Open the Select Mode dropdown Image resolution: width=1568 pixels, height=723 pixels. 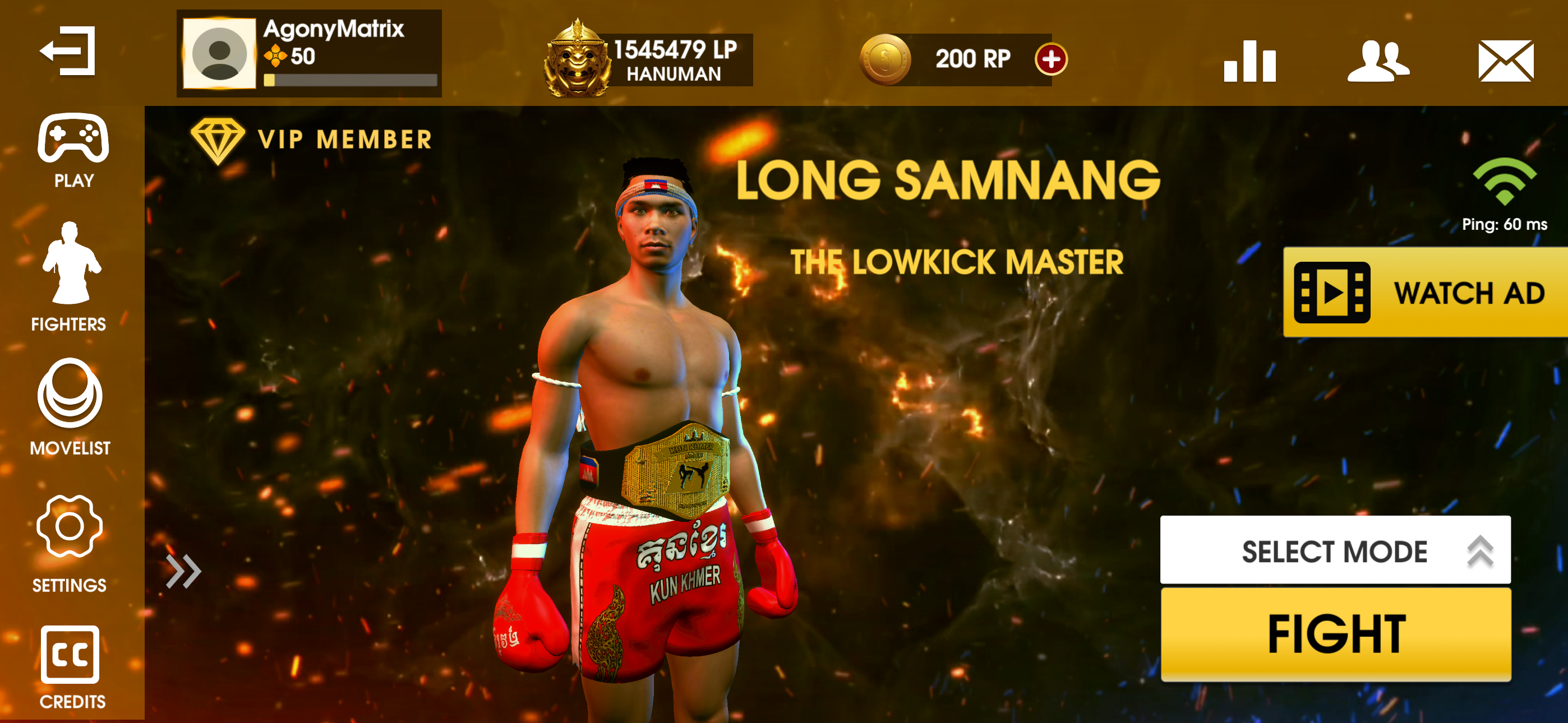pos(1335,551)
